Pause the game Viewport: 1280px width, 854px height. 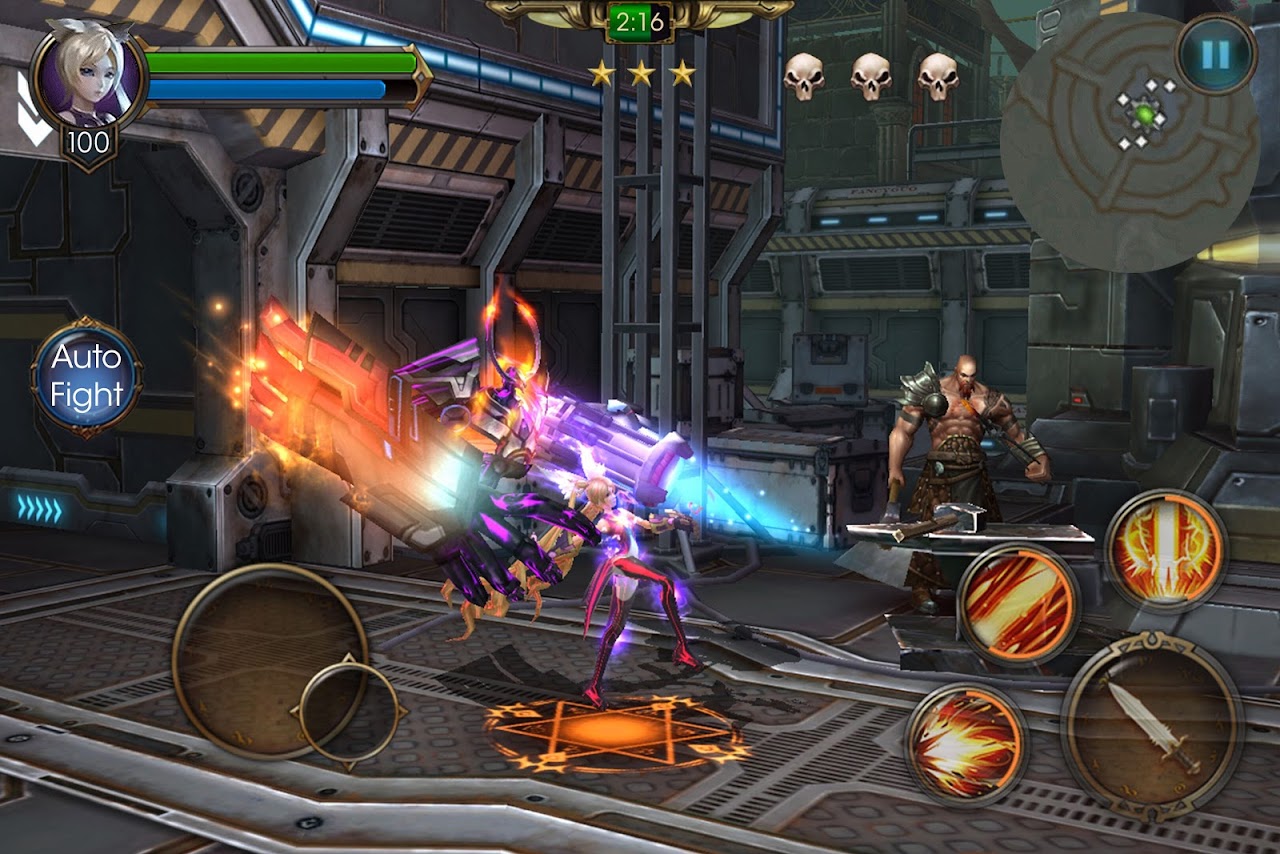pos(1215,54)
